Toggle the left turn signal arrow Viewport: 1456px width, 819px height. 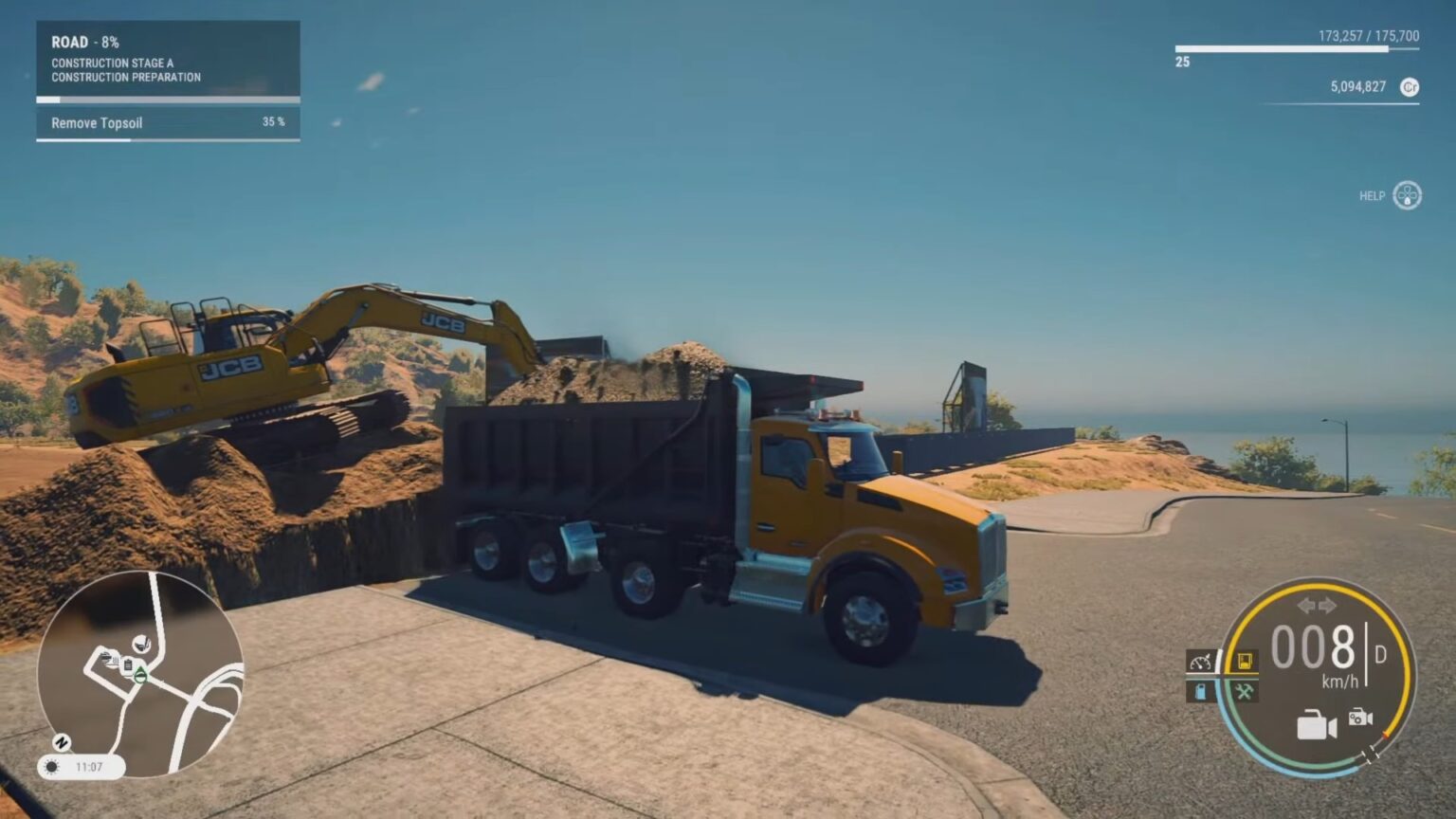1304,604
